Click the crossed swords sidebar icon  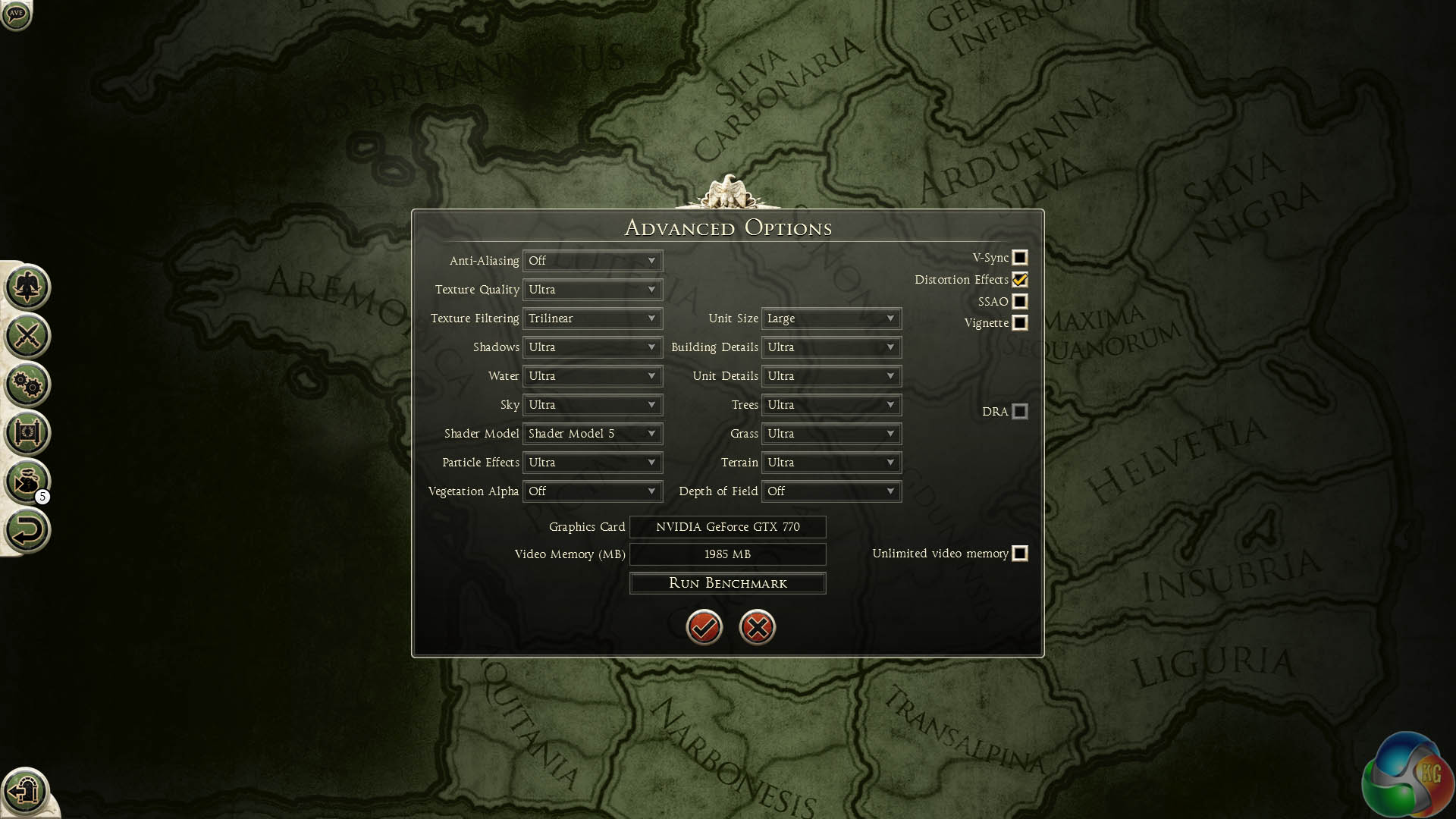(x=27, y=336)
